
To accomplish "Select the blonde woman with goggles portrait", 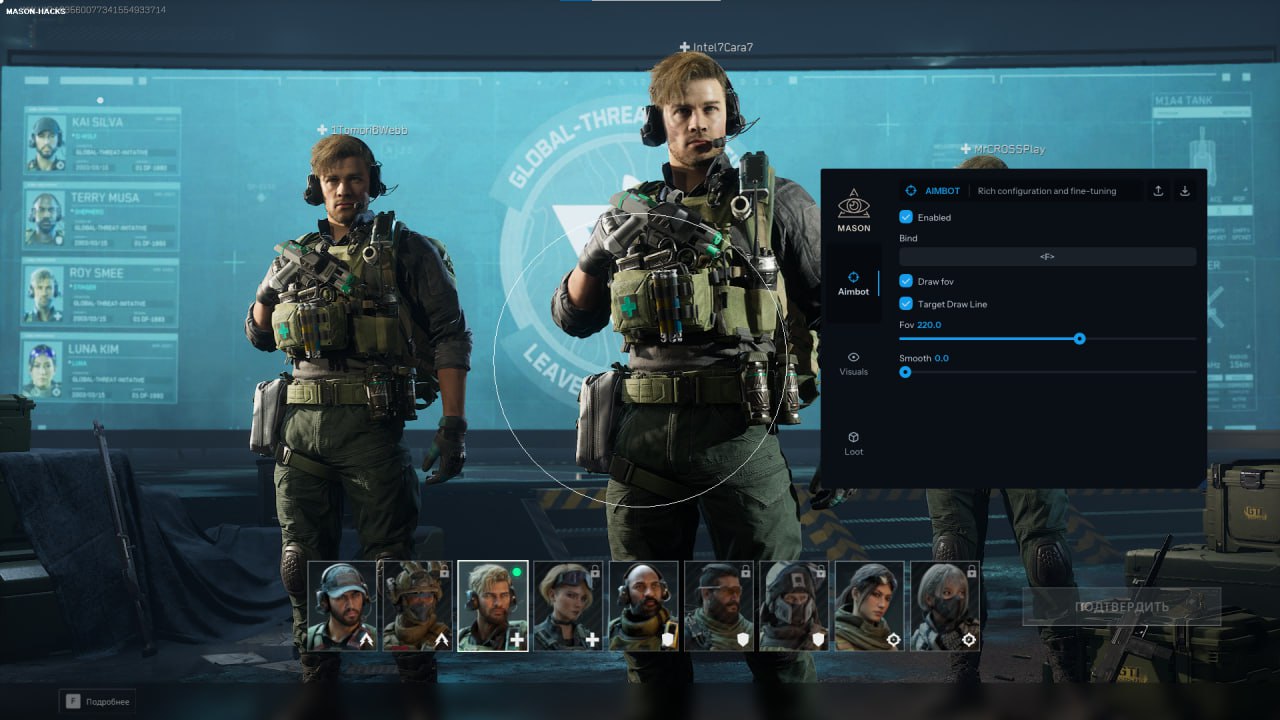I will point(568,606).
